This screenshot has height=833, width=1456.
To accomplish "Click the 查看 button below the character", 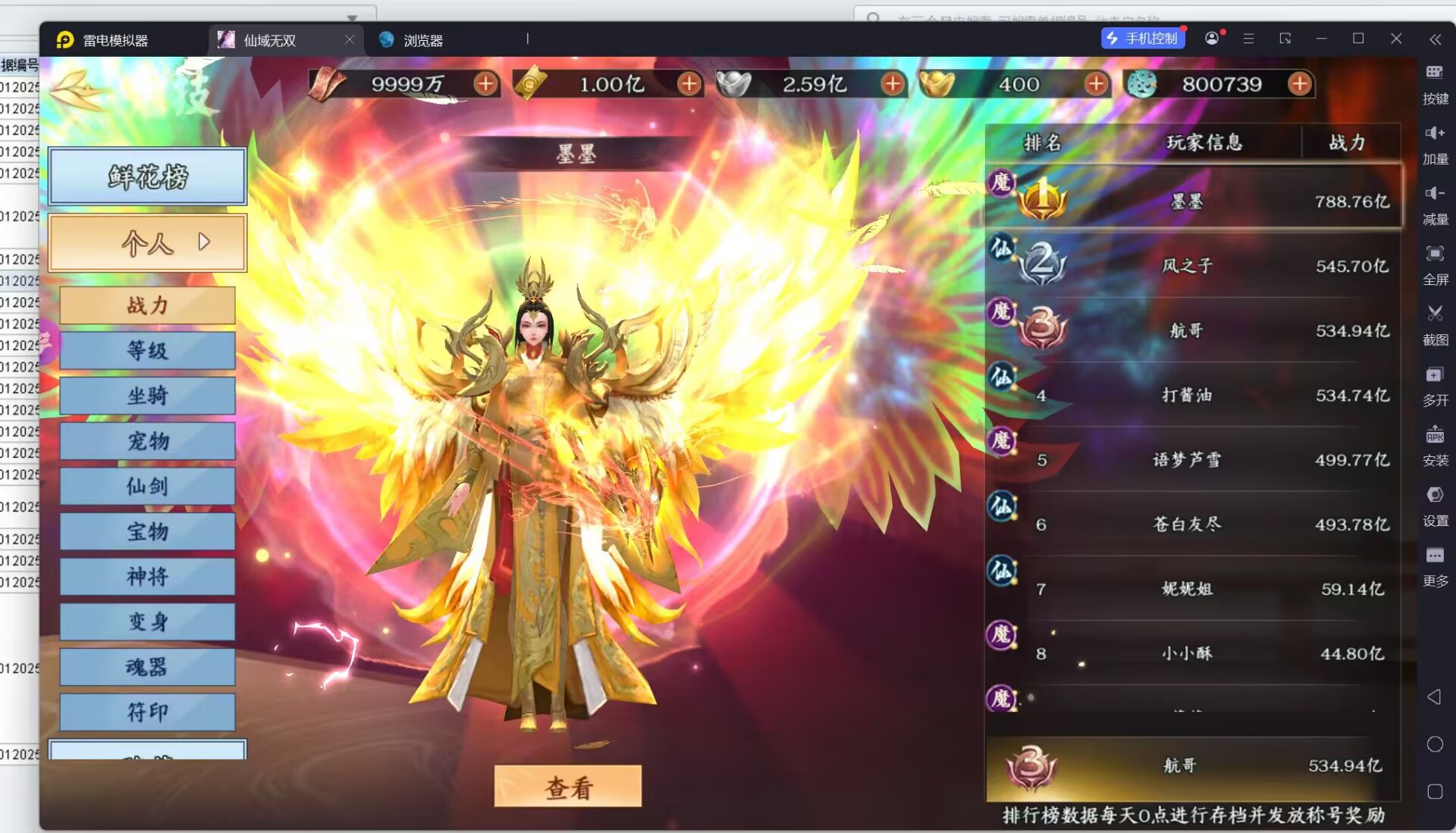I will [567, 787].
